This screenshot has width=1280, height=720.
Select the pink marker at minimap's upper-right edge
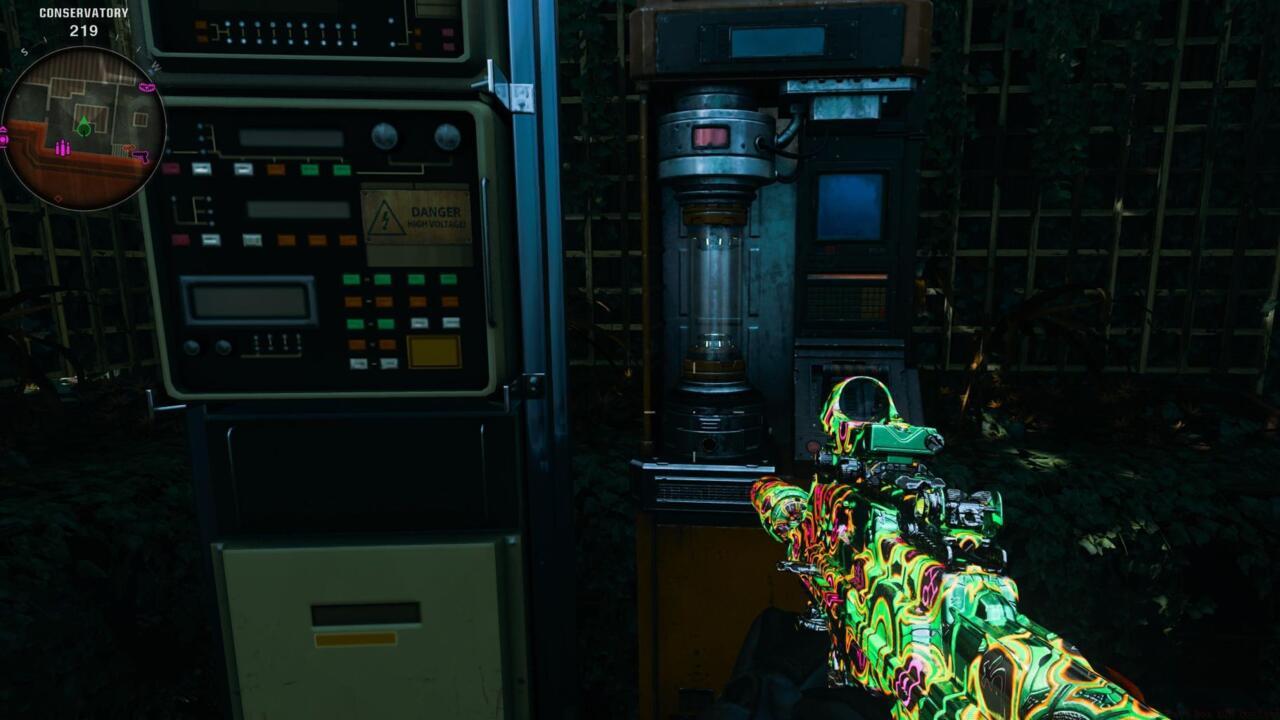(x=148, y=88)
